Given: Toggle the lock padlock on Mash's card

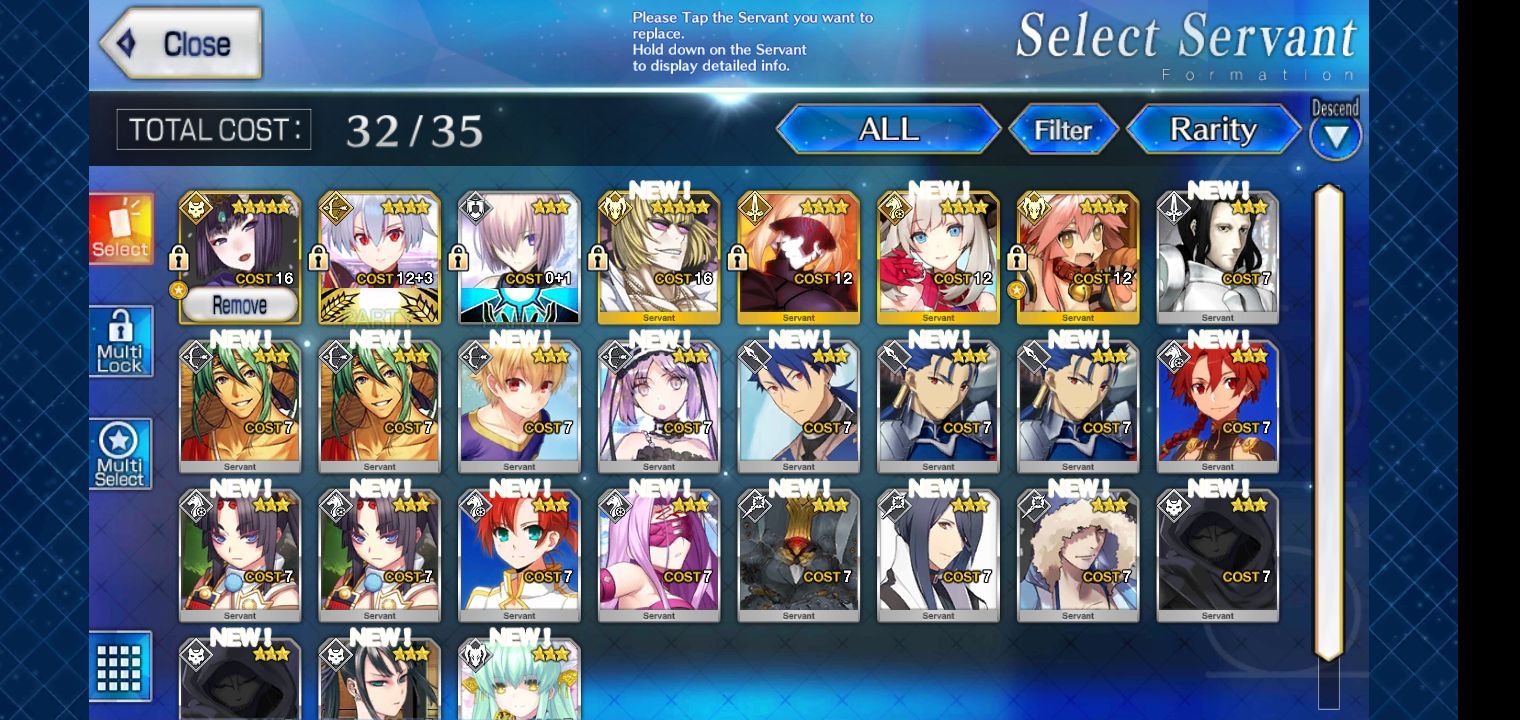Looking at the screenshot, I should tap(457, 258).
